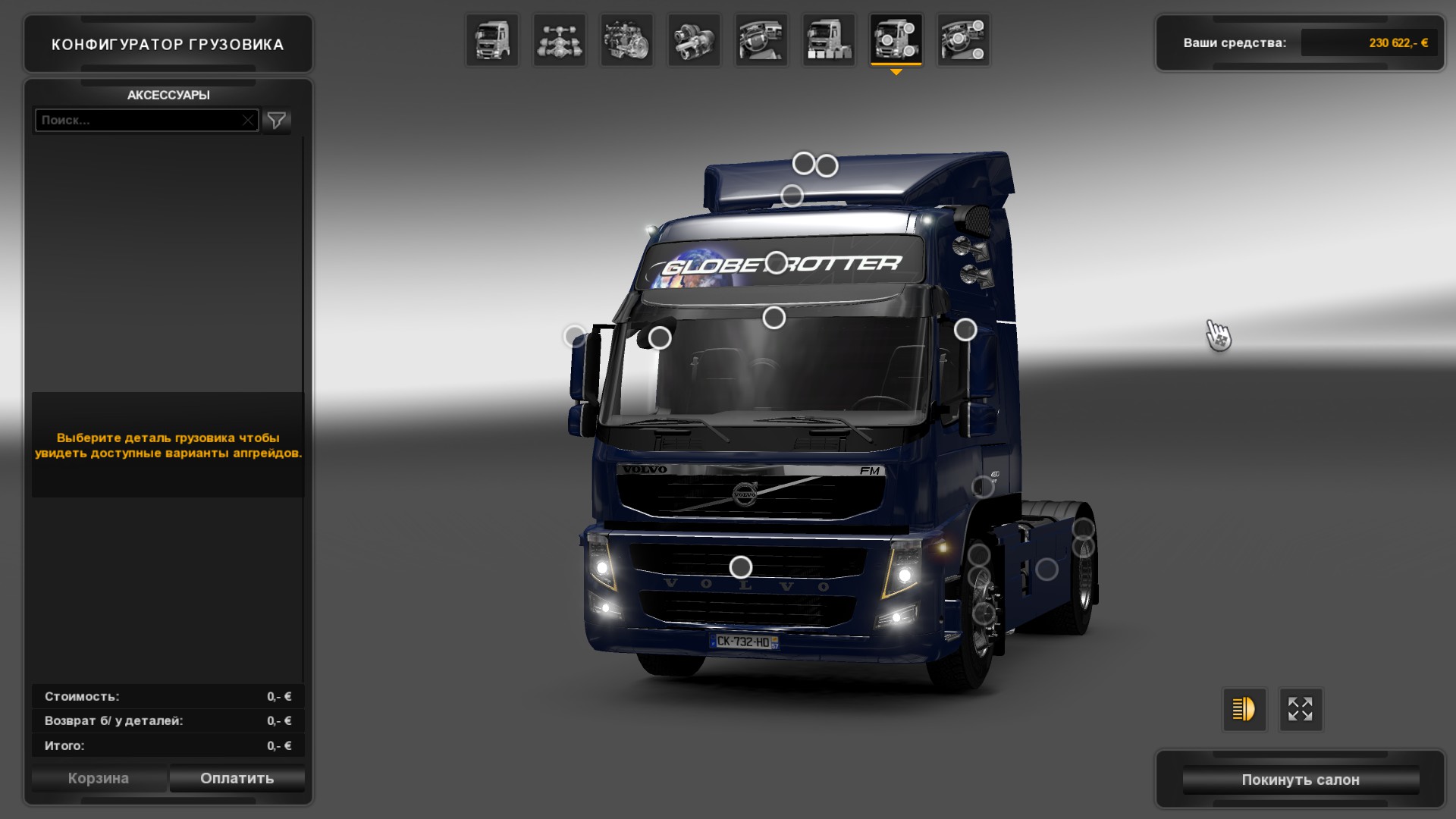Image resolution: width=1456 pixels, height=819 pixels.
Task: Switch to the chassis category tab
Action: pyautogui.click(x=559, y=40)
